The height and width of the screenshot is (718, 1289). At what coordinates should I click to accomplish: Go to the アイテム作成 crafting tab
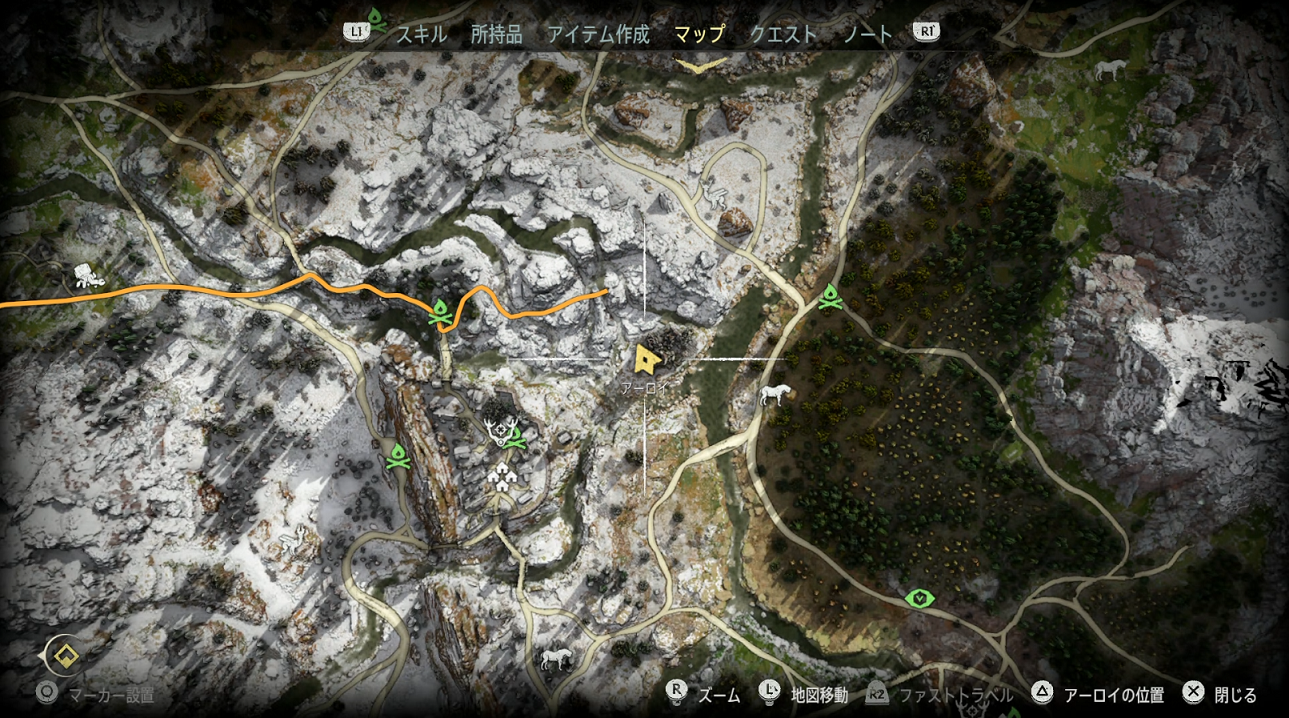pos(598,34)
